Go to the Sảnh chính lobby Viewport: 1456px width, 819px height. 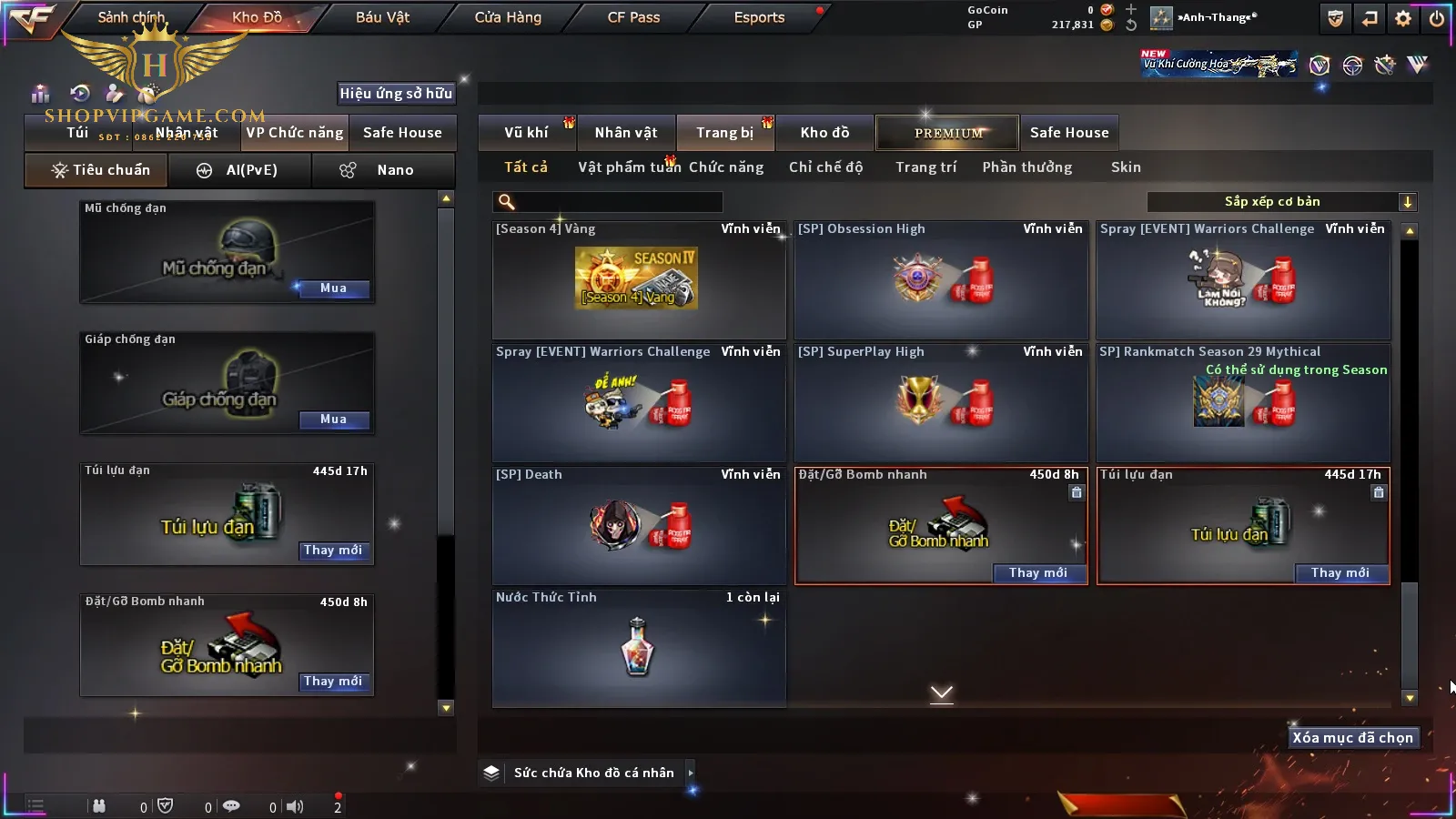[131, 17]
